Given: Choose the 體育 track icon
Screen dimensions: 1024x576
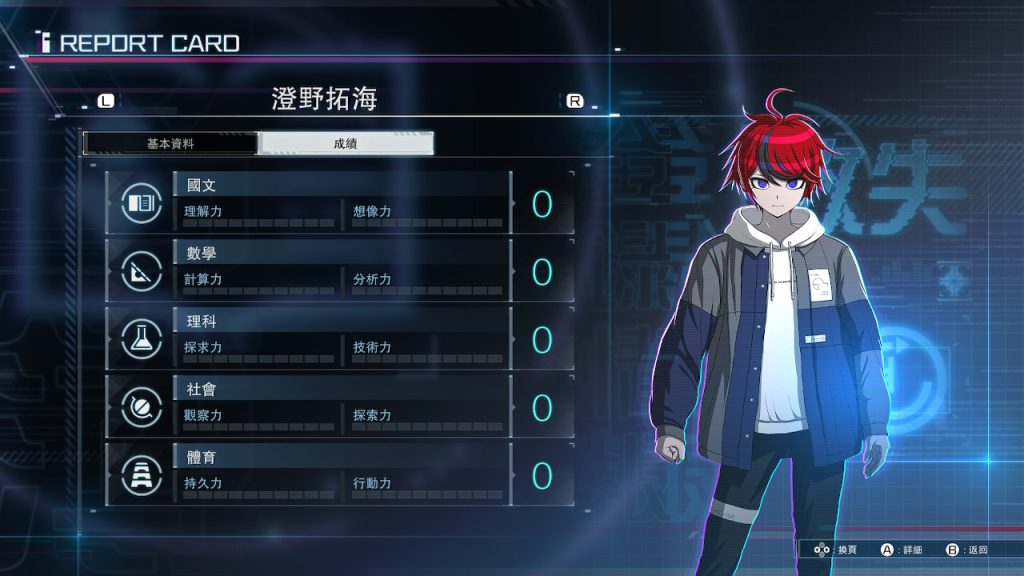Looking at the screenshot, I should pyautogui.click(x=141, y=476).
